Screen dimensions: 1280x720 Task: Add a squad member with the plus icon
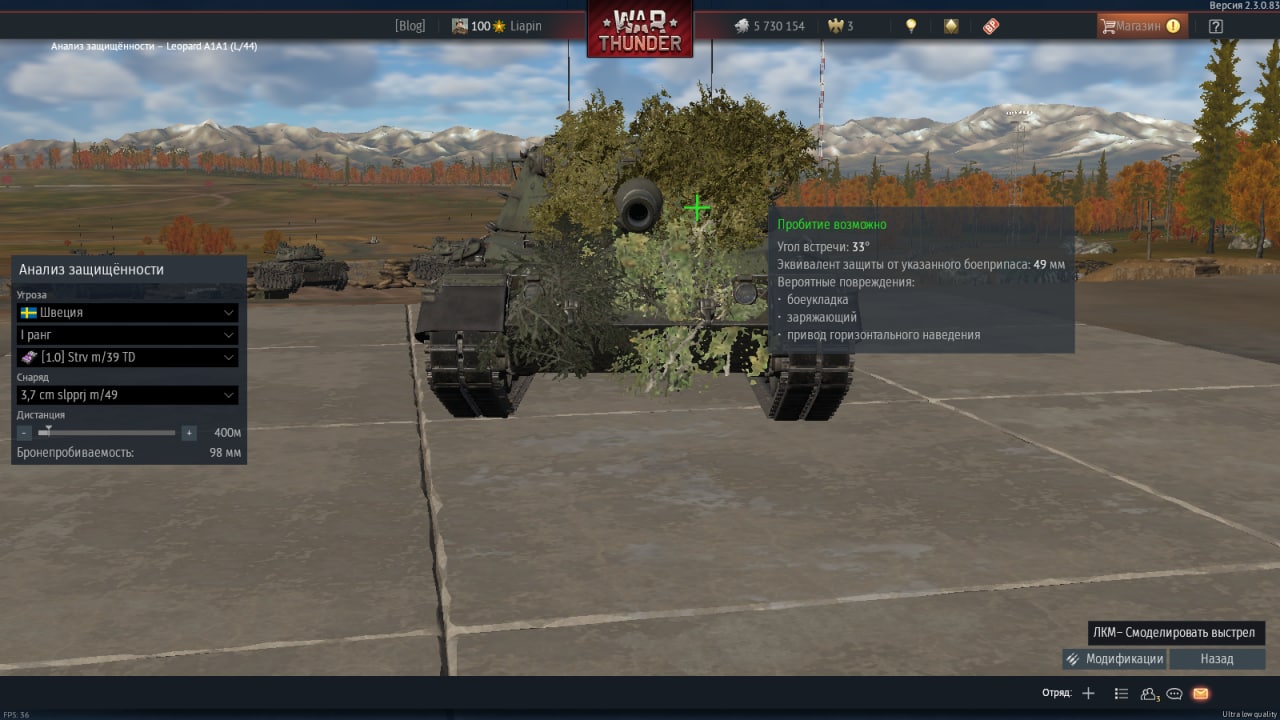coord(1089,693)
